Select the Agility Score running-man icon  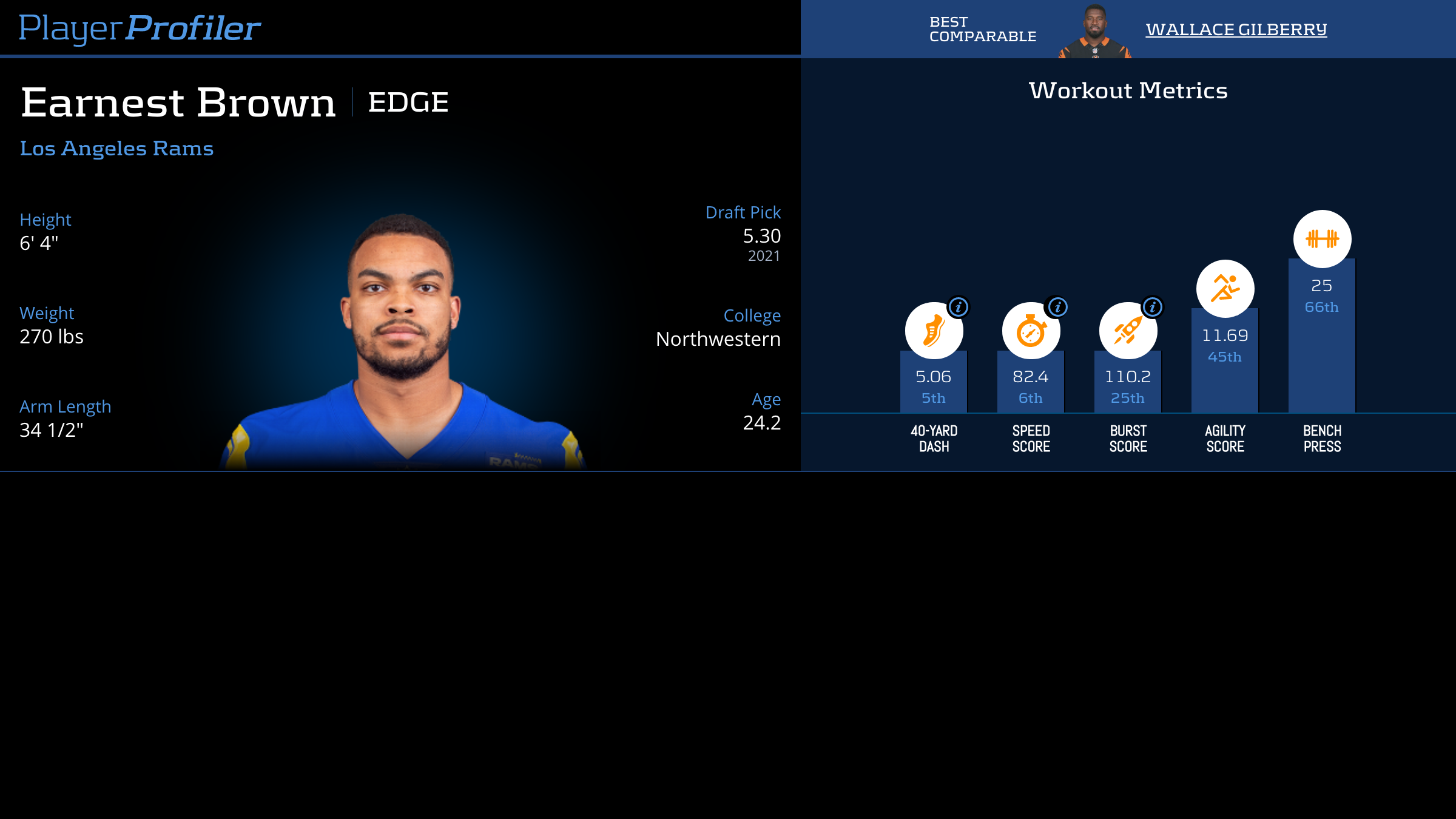pos(1225,289)
